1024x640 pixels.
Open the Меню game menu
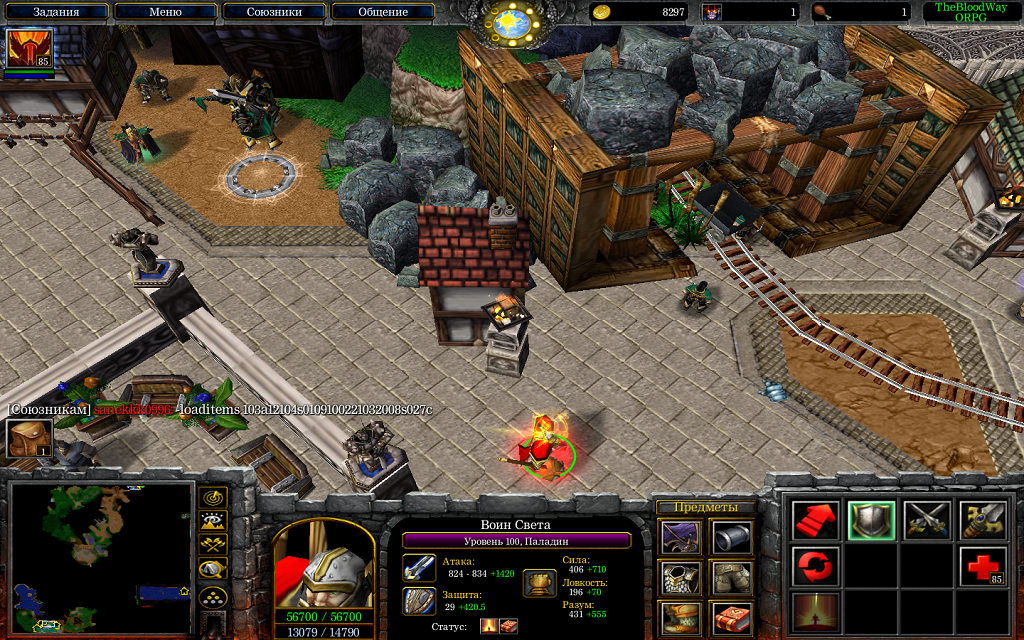(x=164, y=12)
